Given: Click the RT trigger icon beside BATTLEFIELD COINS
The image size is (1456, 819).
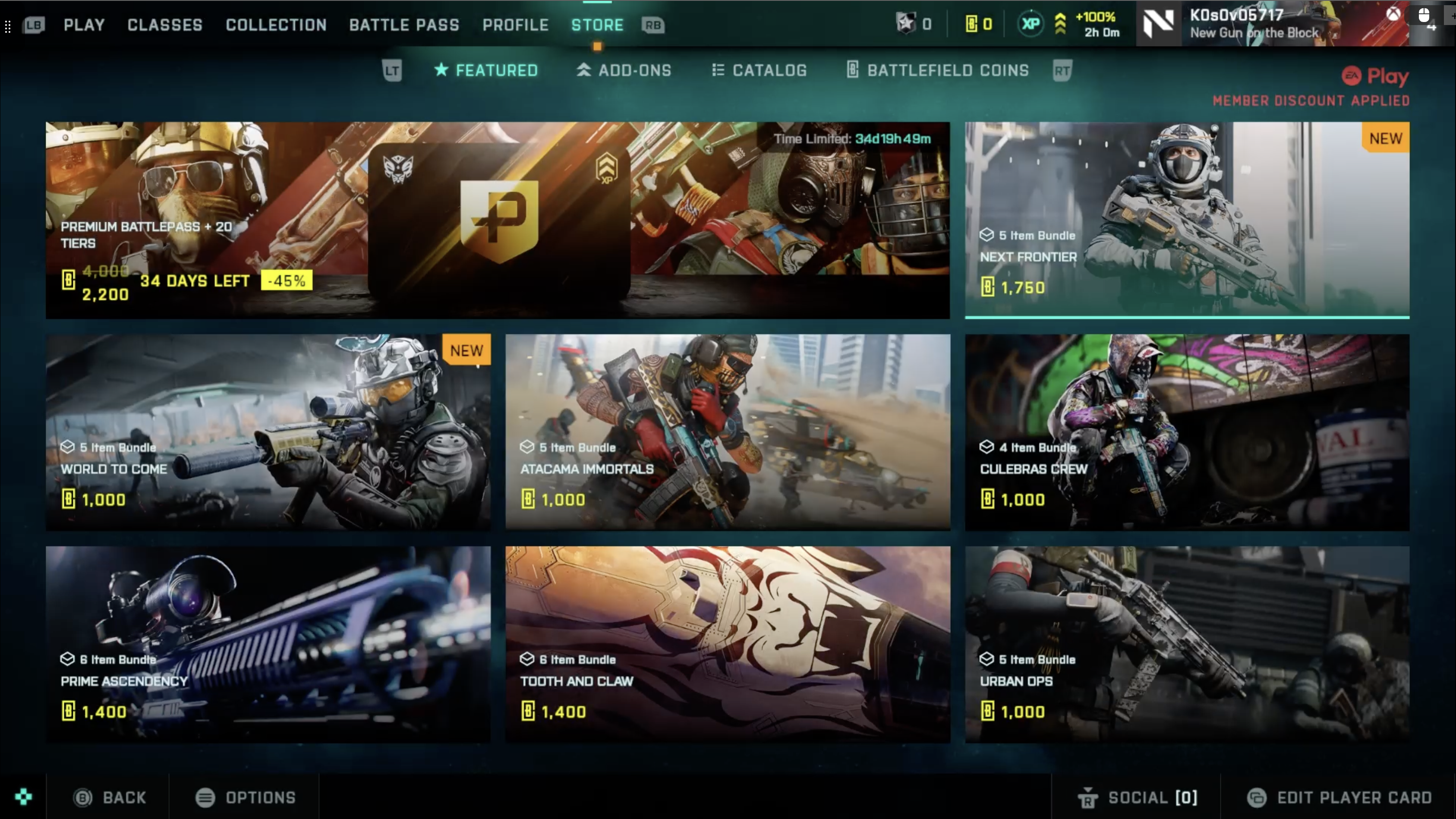Looking at the screenshot, I should [x=1062, y=70].
